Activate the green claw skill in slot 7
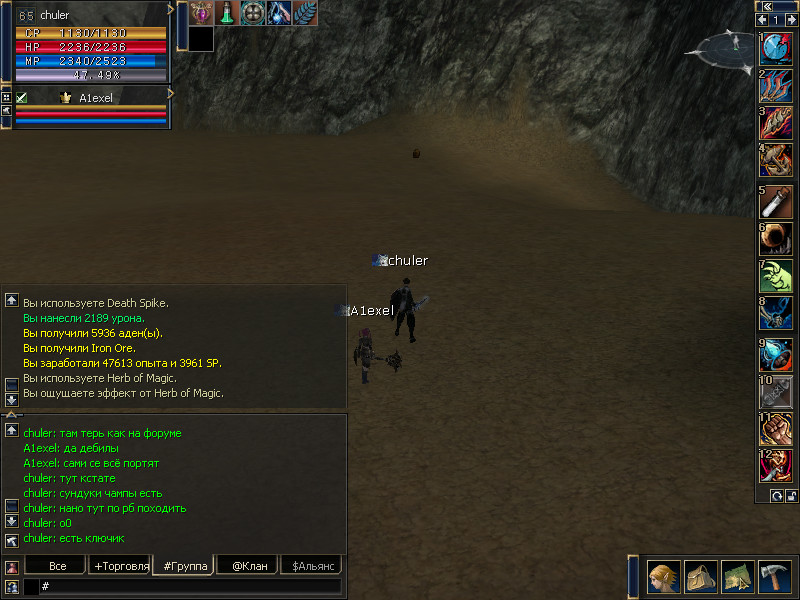 pos(776,277)
